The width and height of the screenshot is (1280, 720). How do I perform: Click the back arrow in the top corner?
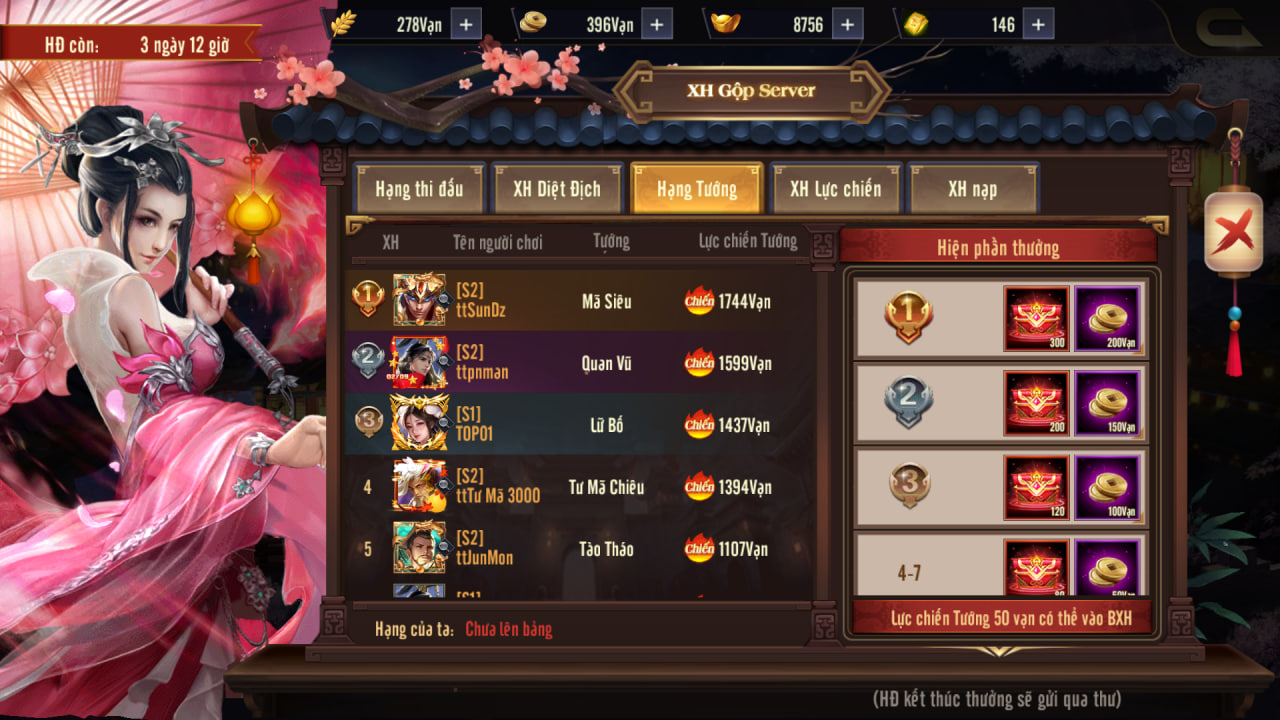(x=1228, y=27)
